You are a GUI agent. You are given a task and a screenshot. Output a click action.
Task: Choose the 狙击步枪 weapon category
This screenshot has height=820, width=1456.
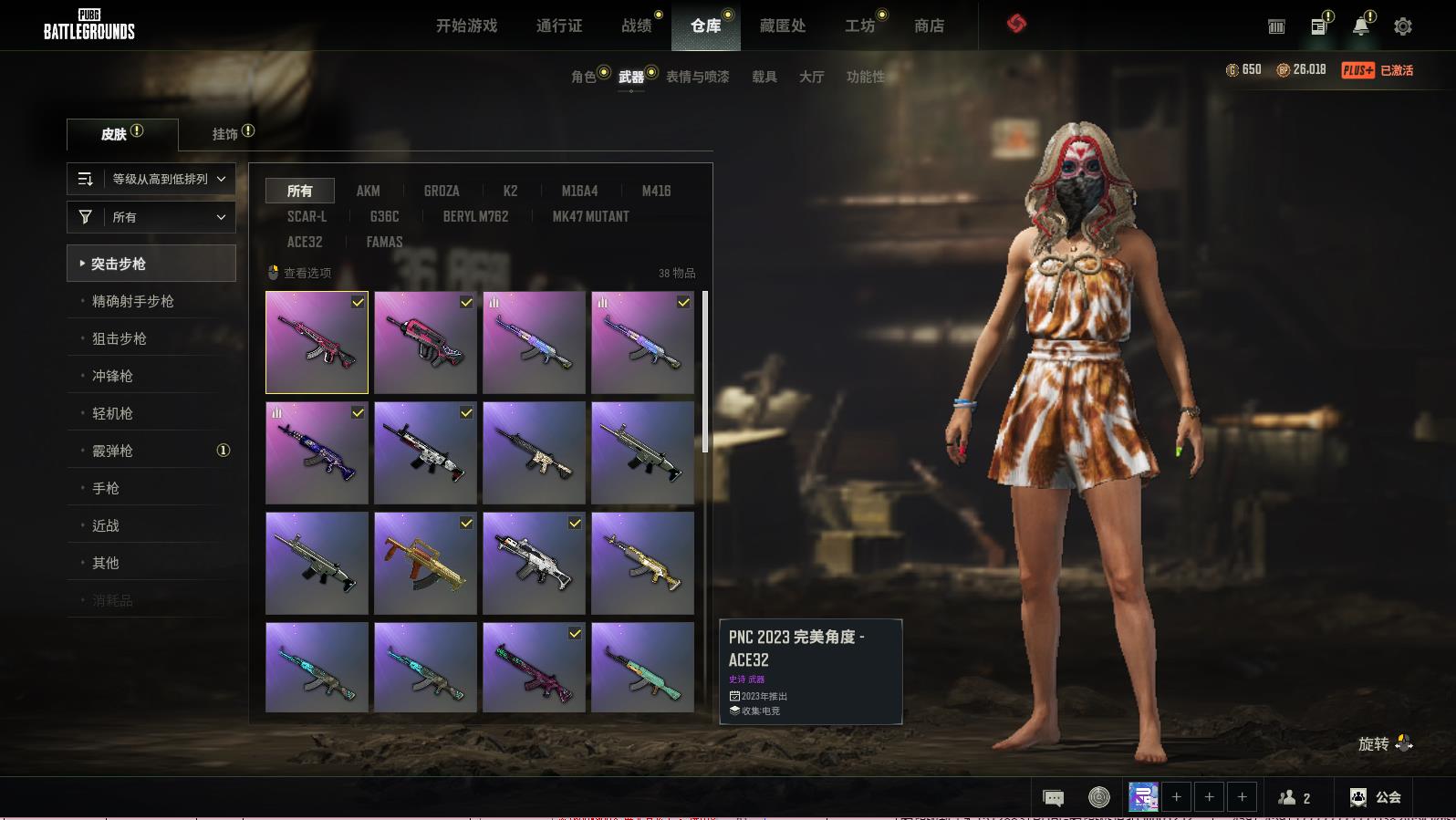[x=120, y=338]
